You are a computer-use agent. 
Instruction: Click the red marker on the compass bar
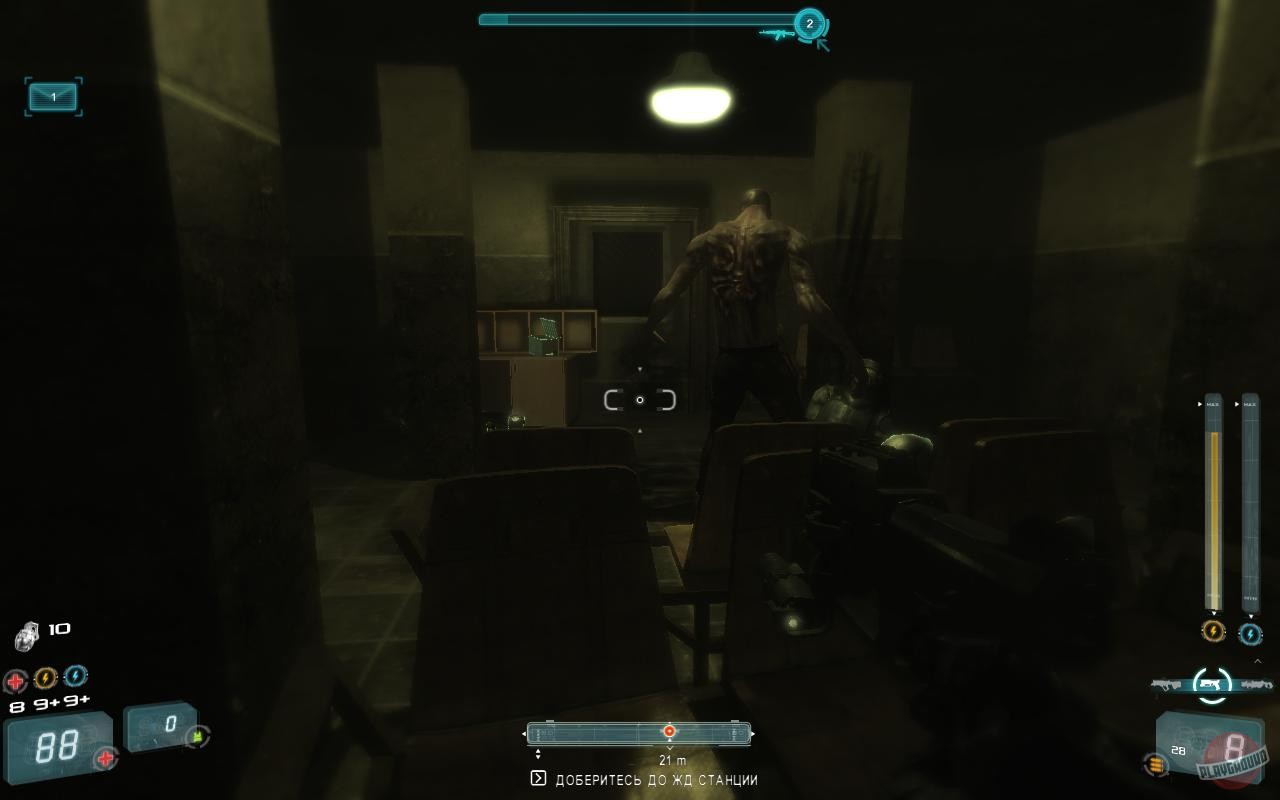coord(667,731)
